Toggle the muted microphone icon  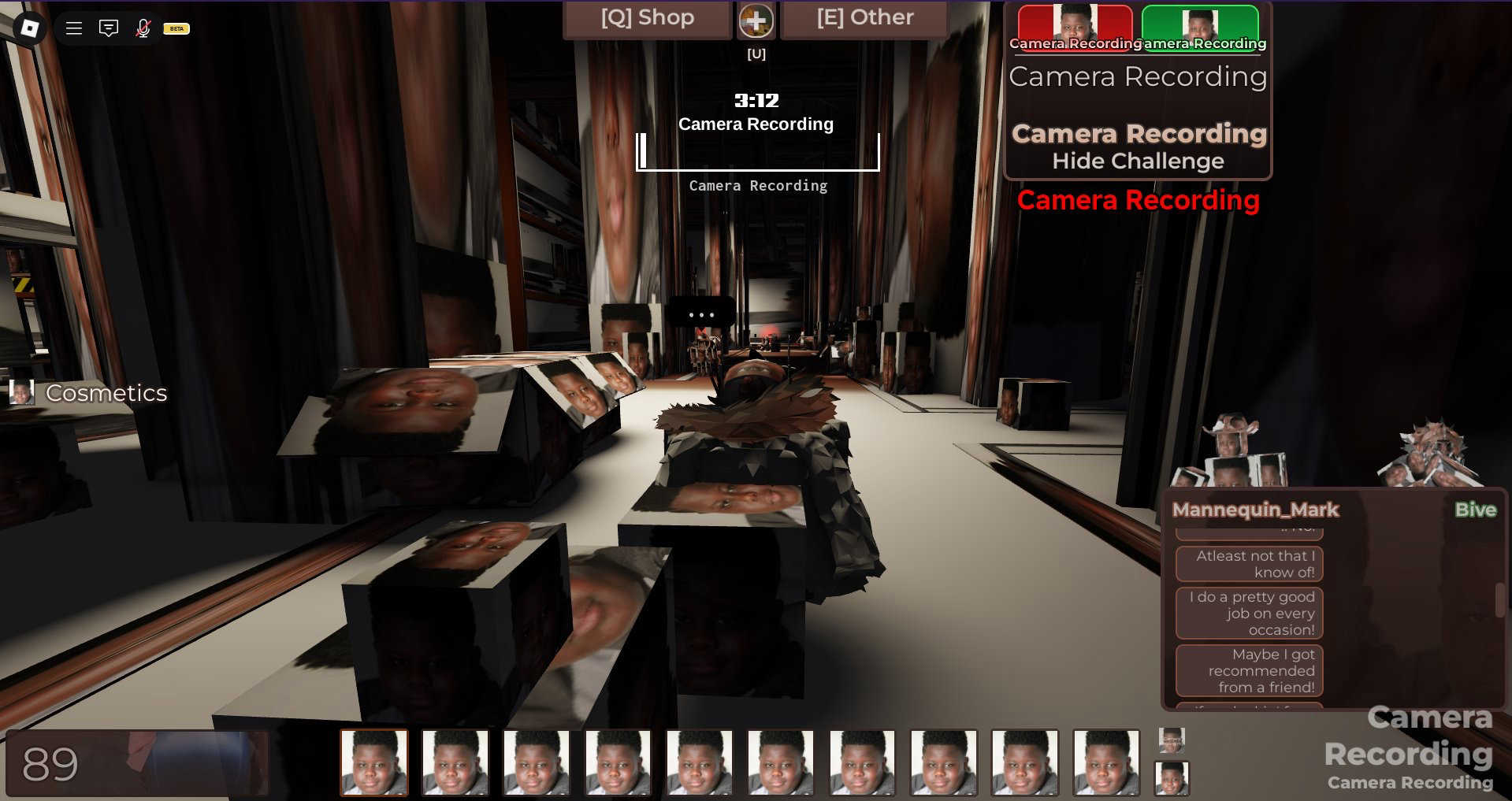coord(143,28)
